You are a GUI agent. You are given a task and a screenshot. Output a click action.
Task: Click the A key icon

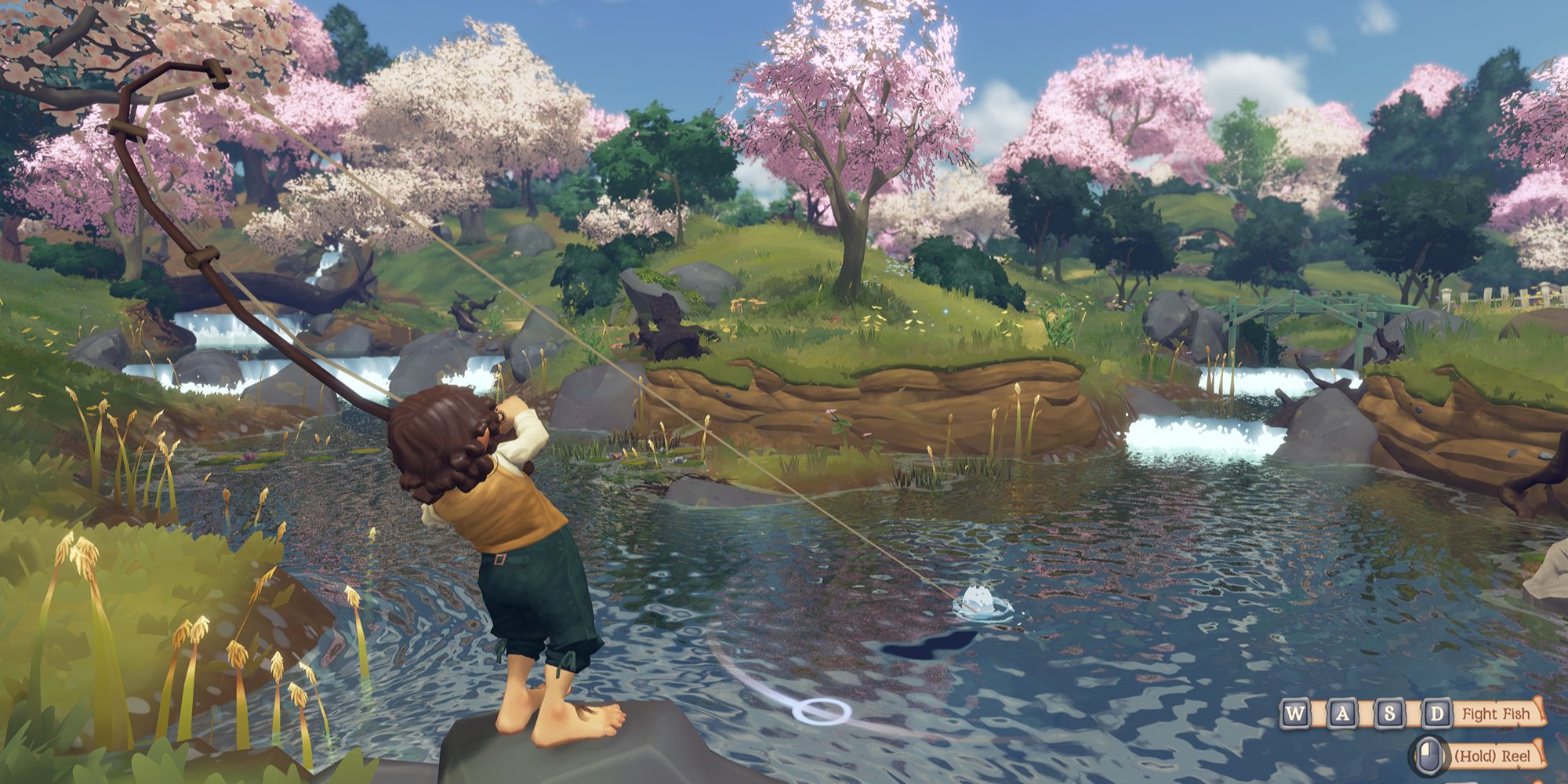click(1342, 713)
